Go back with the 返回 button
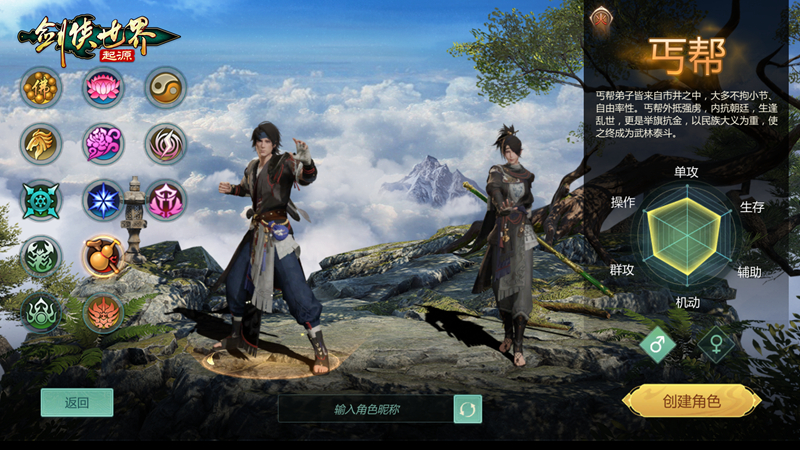 click(x=77, y=403)
